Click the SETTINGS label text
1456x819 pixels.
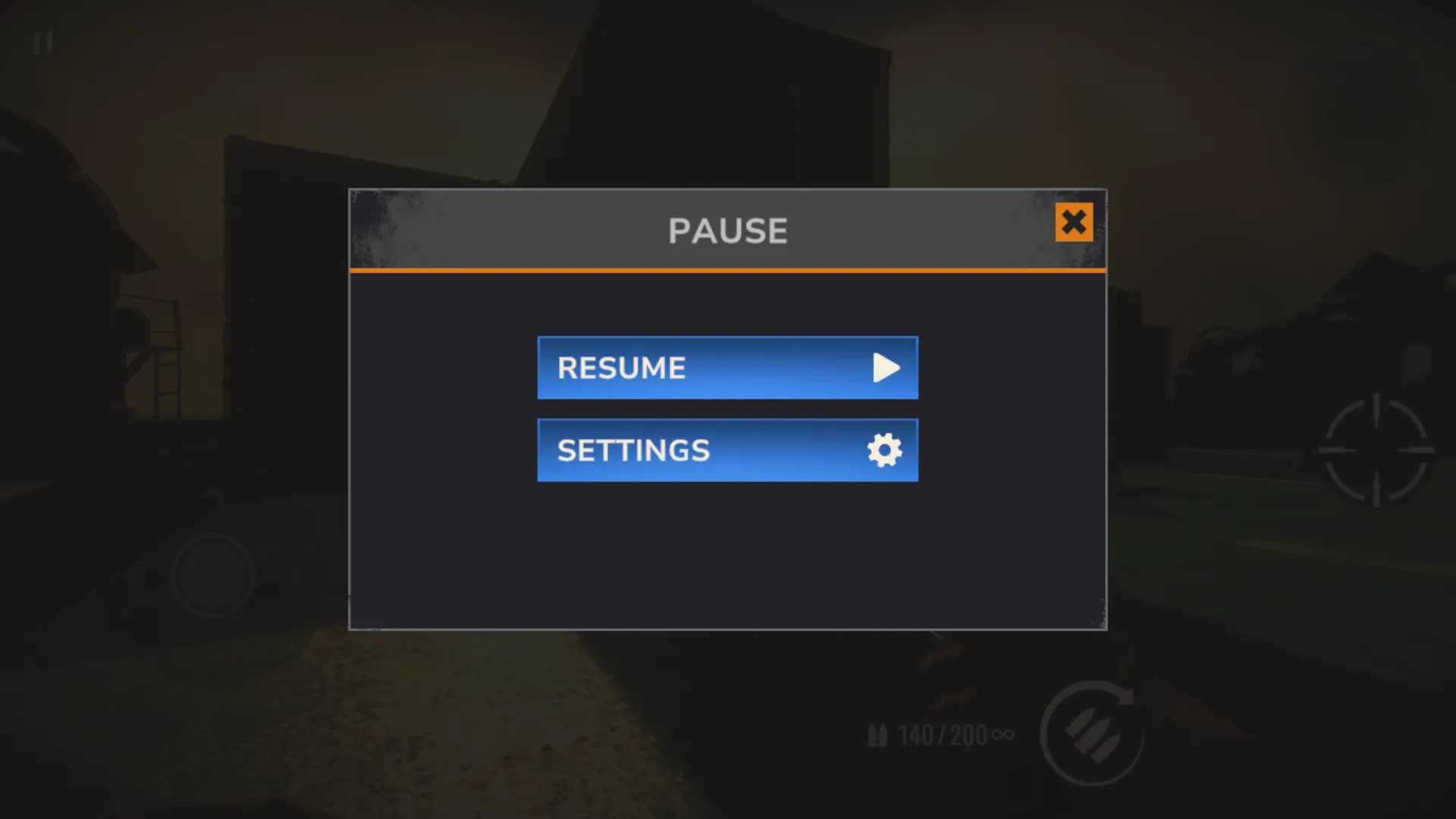[x=634, y=450]
